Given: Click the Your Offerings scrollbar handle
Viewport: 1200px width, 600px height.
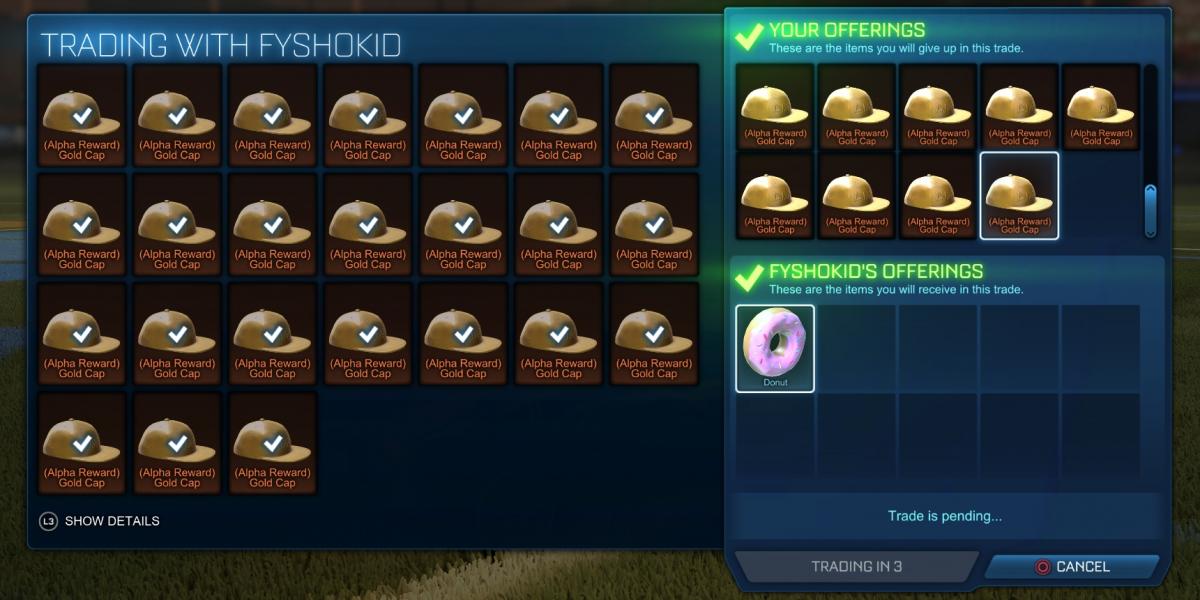Looking at the screenshot, I should tap(1150, 209).
